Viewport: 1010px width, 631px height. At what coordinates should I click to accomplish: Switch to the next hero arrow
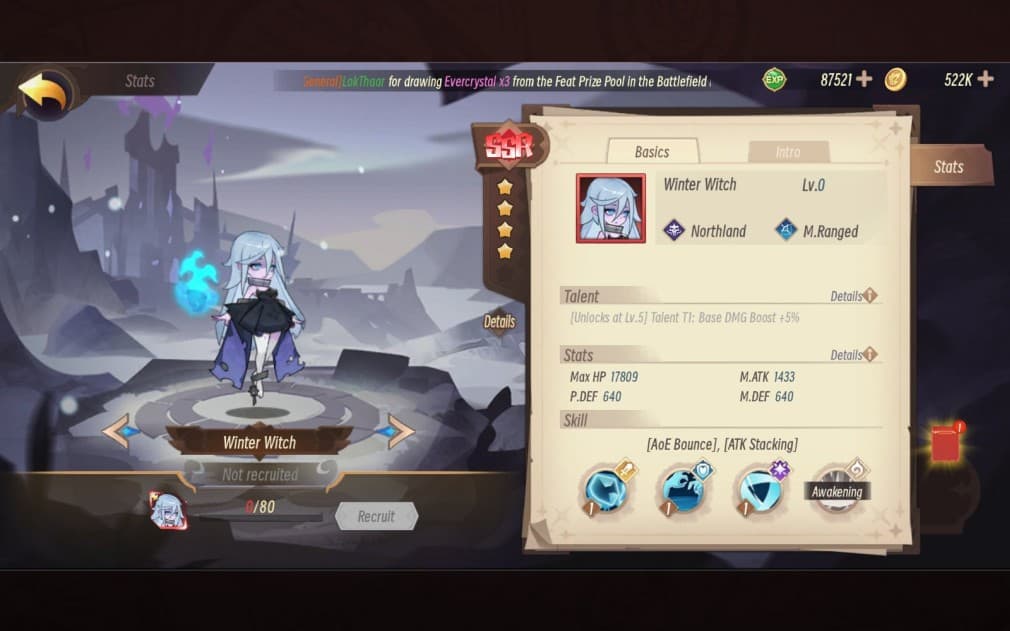(399, 432)
